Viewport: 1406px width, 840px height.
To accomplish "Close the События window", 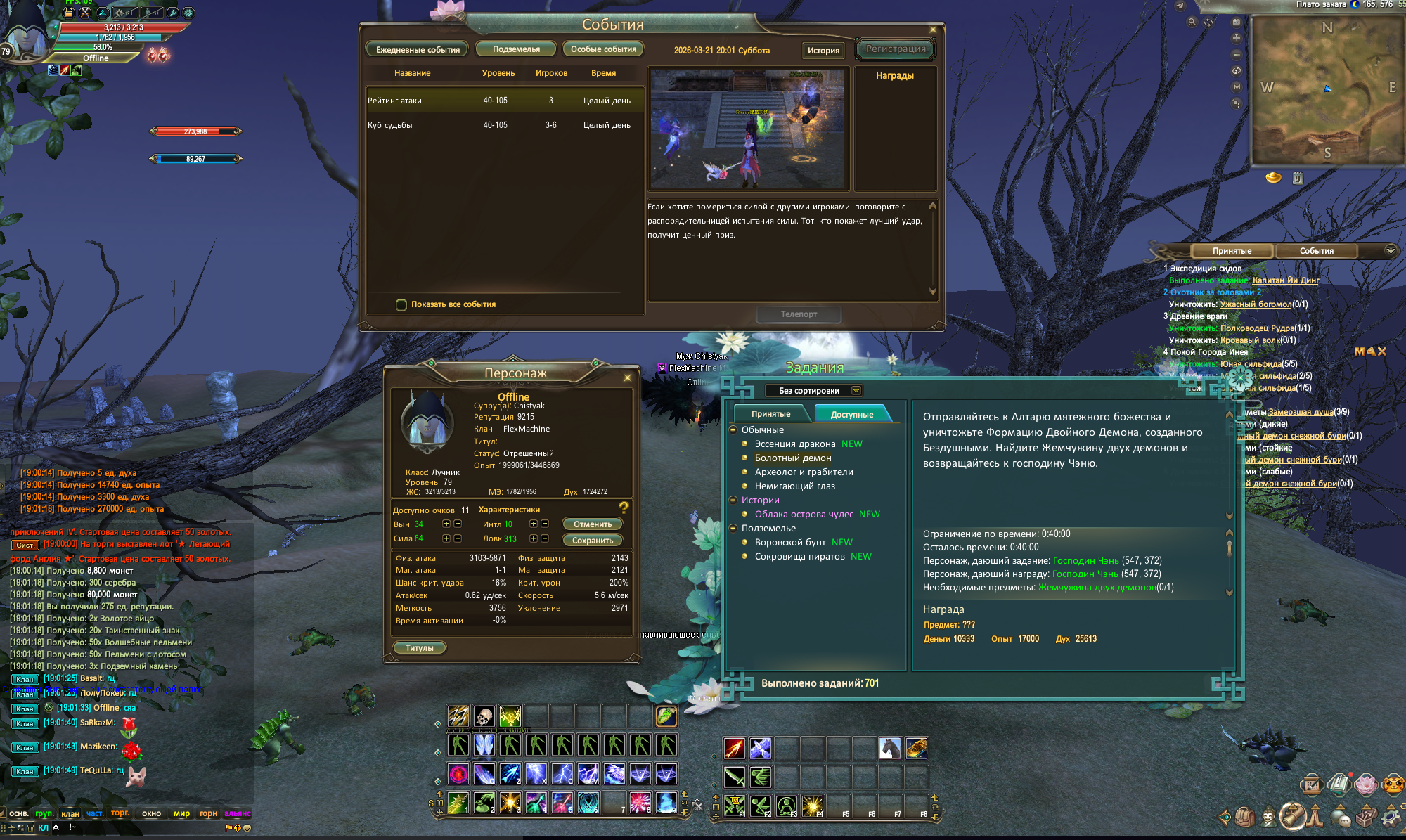I will click(933, 30).
